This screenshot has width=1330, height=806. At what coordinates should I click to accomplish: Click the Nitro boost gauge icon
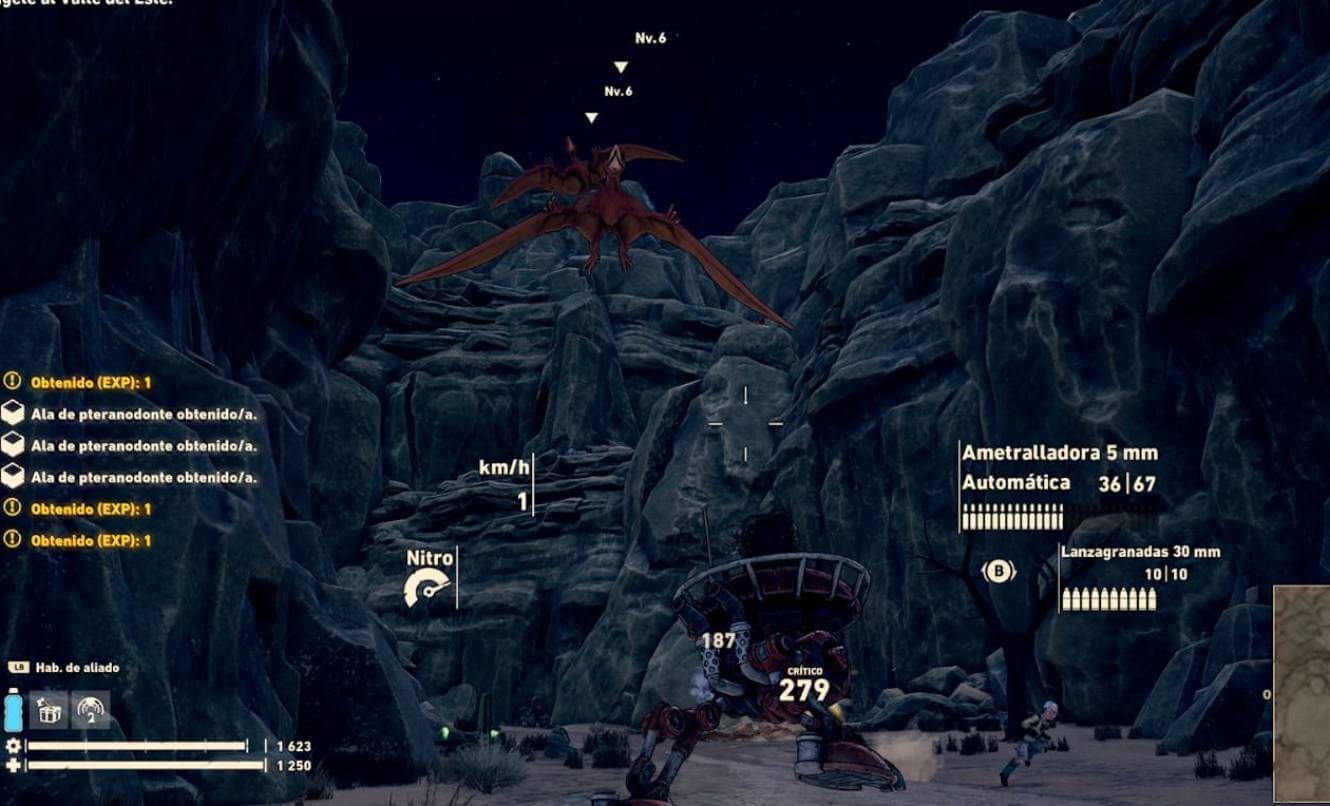click(x=426, y=589)
